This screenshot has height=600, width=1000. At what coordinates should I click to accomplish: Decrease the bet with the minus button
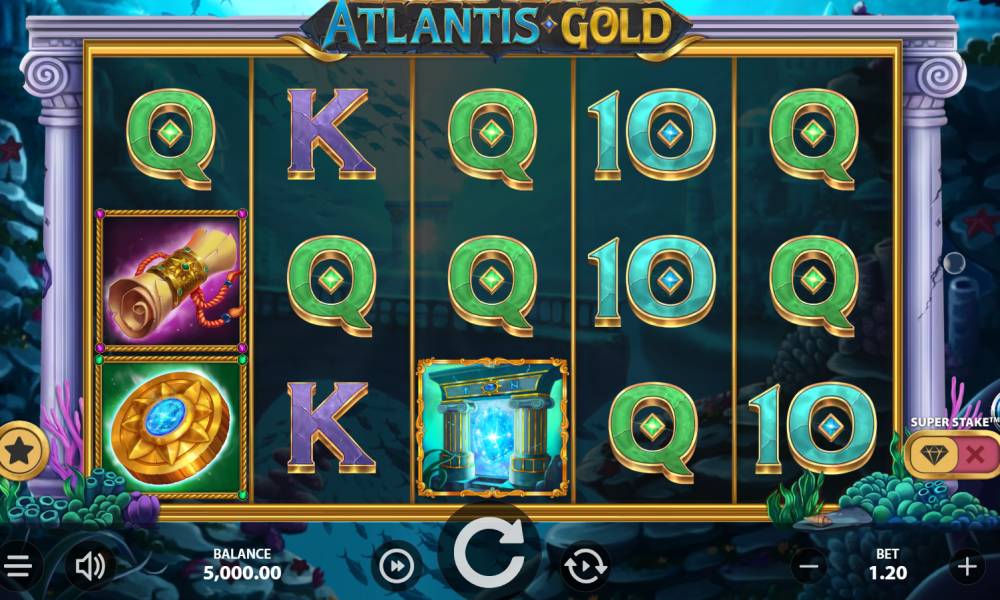(x=809, y=567)
